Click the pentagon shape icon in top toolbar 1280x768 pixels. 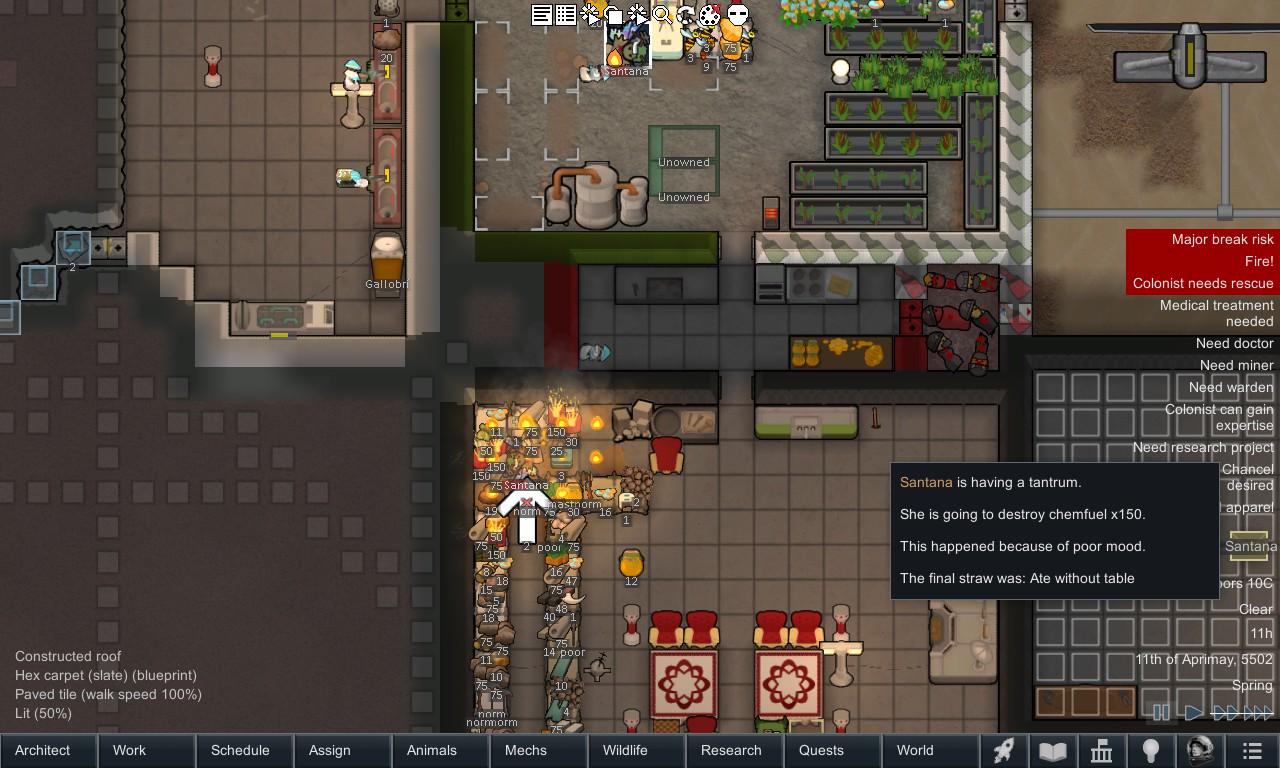point(615,15)
